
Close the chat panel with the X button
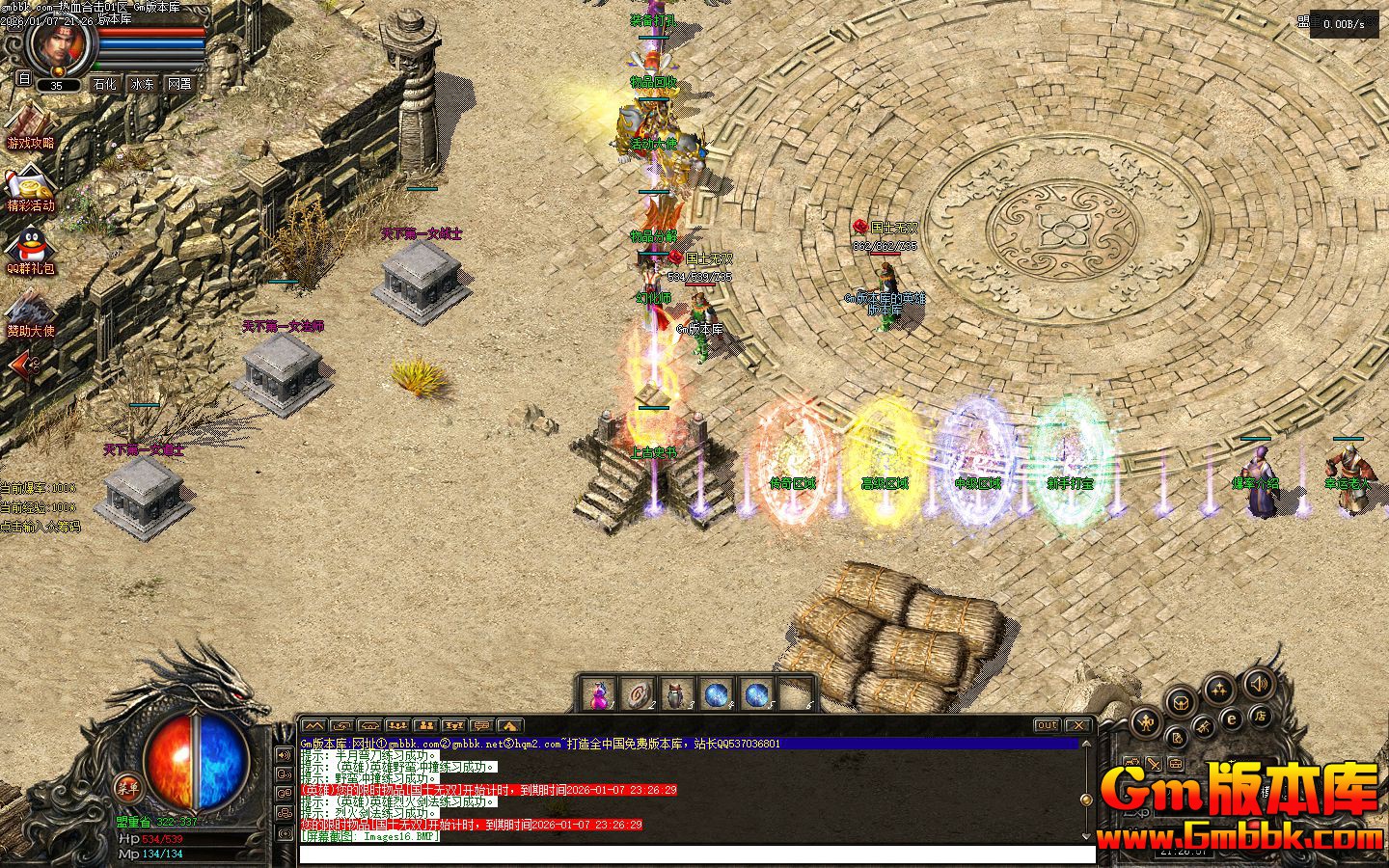(x=1077, y=725)
